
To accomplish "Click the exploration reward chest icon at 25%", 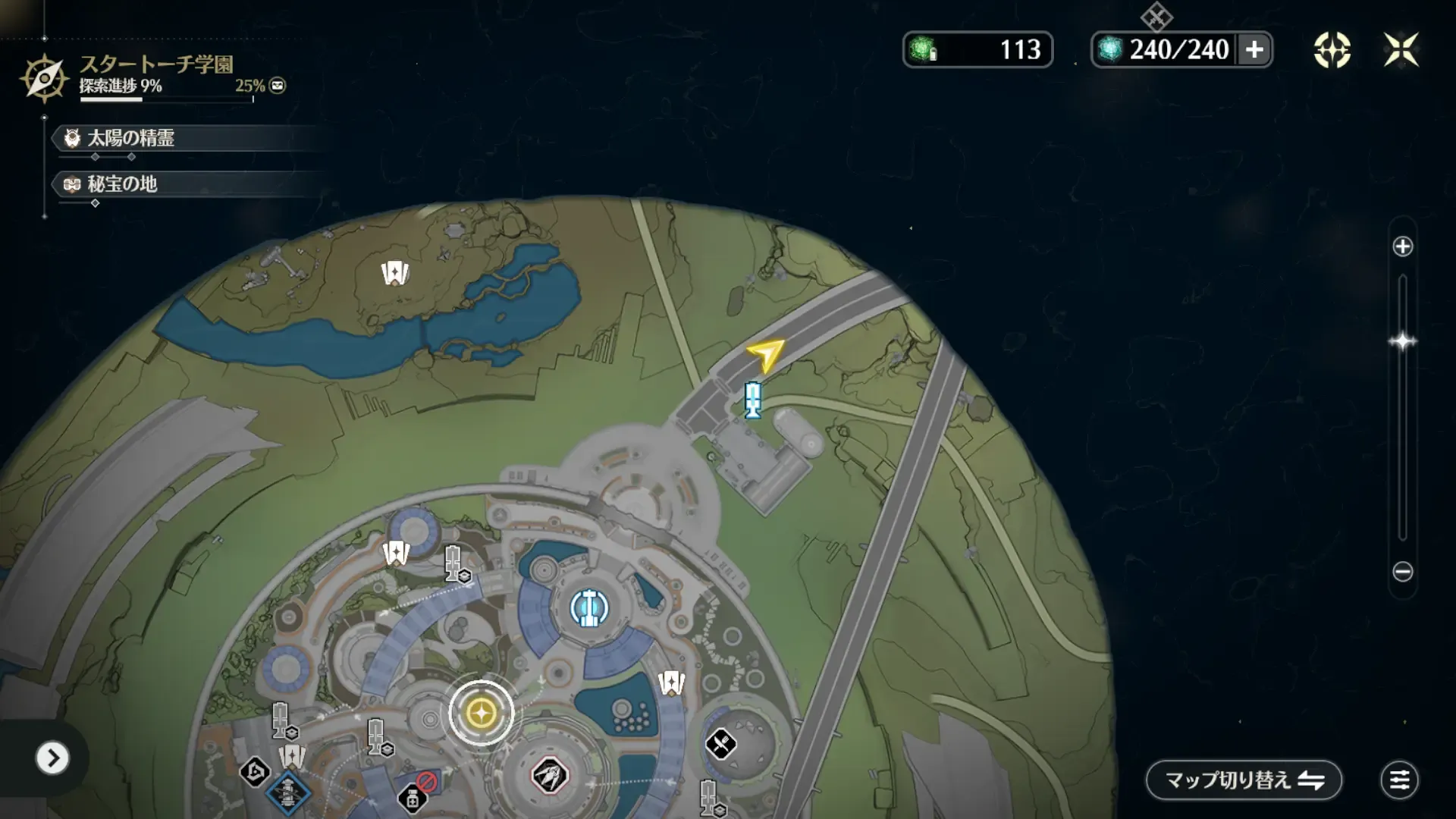I will click(x=278, y=86).
